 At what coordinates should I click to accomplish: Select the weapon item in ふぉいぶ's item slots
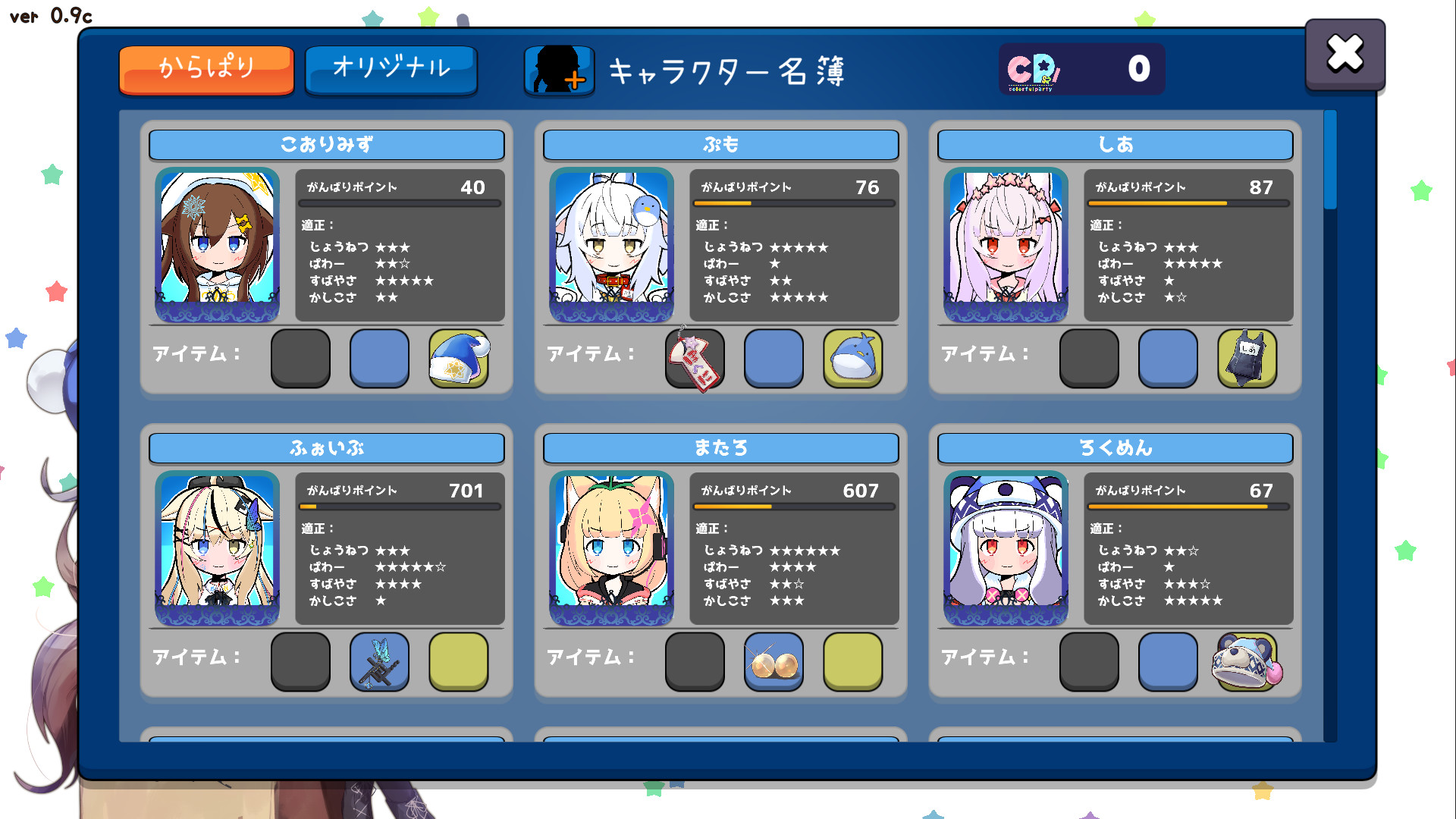[379, 662]
